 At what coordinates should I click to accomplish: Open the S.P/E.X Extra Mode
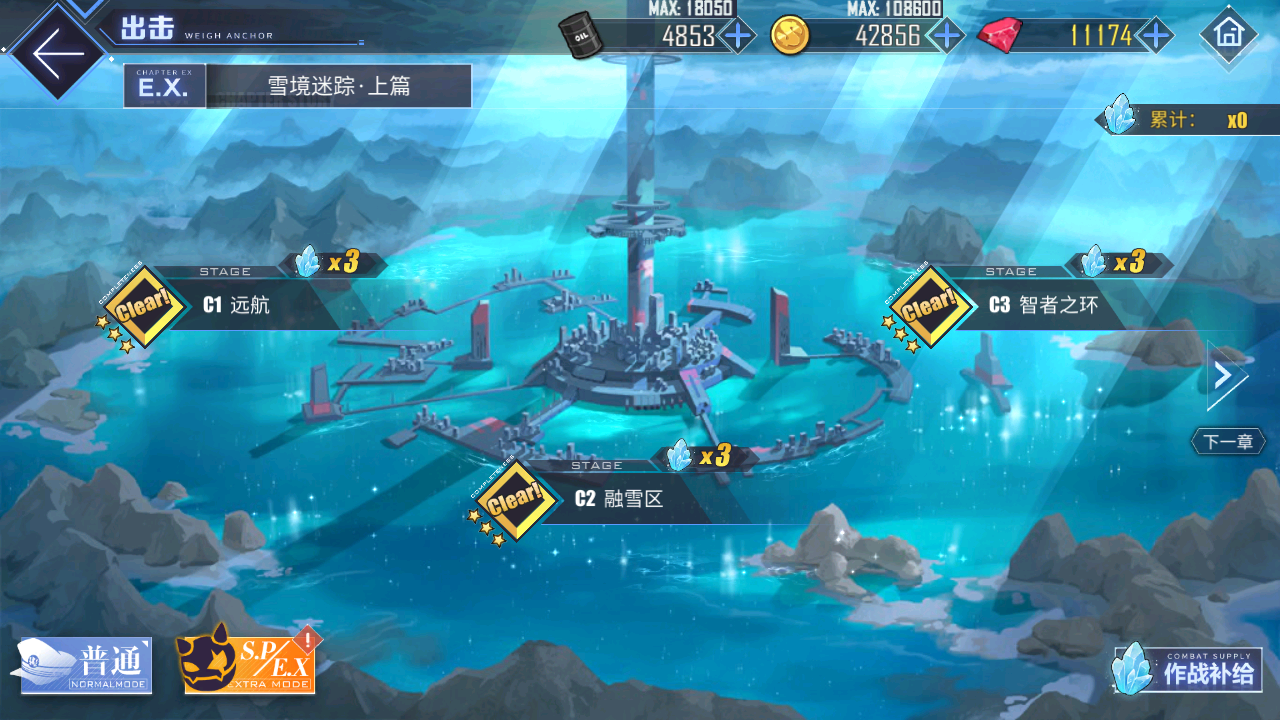249,661
